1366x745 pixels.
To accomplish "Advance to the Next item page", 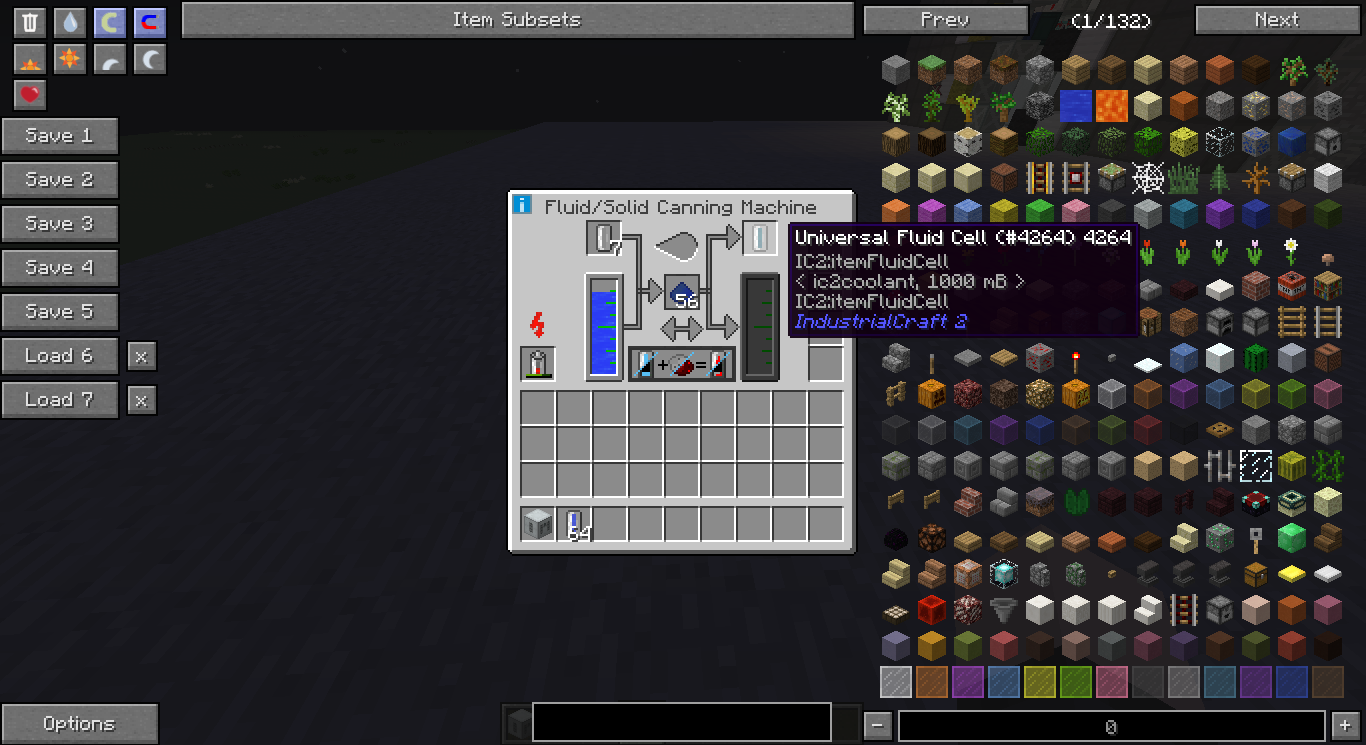I will 1276,20.
